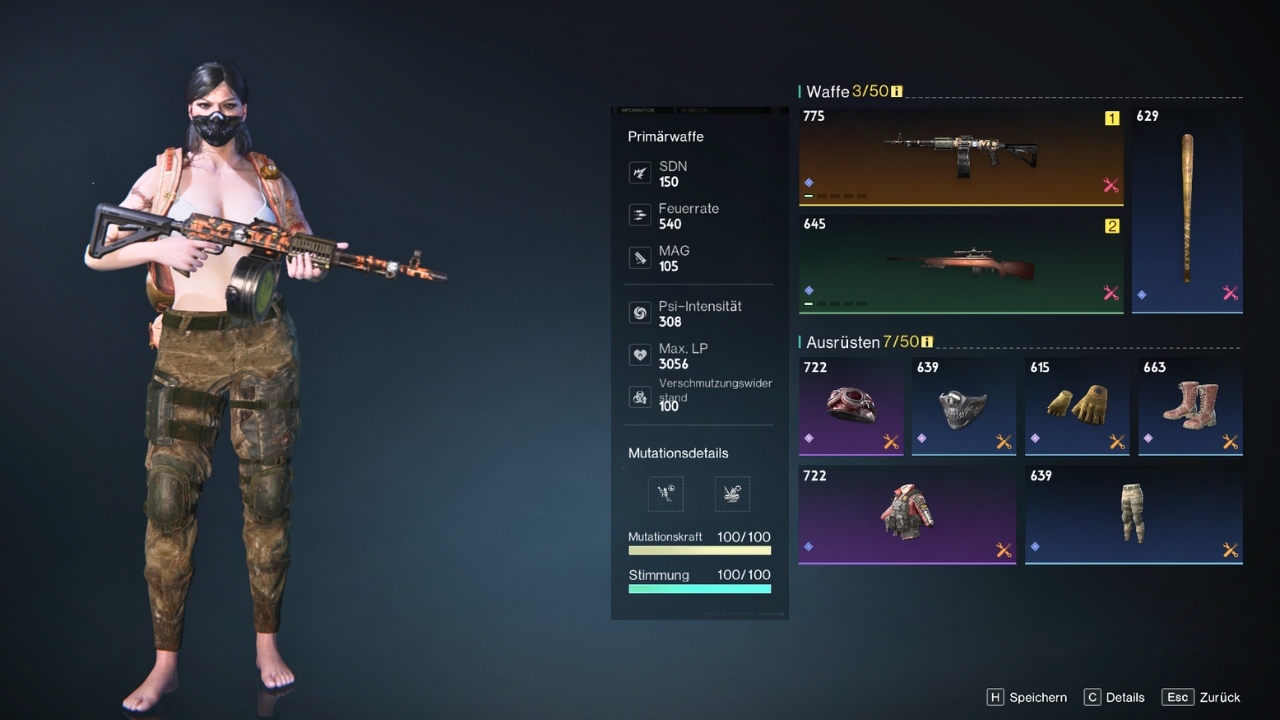Select the red helmet equipment slot

851,405
